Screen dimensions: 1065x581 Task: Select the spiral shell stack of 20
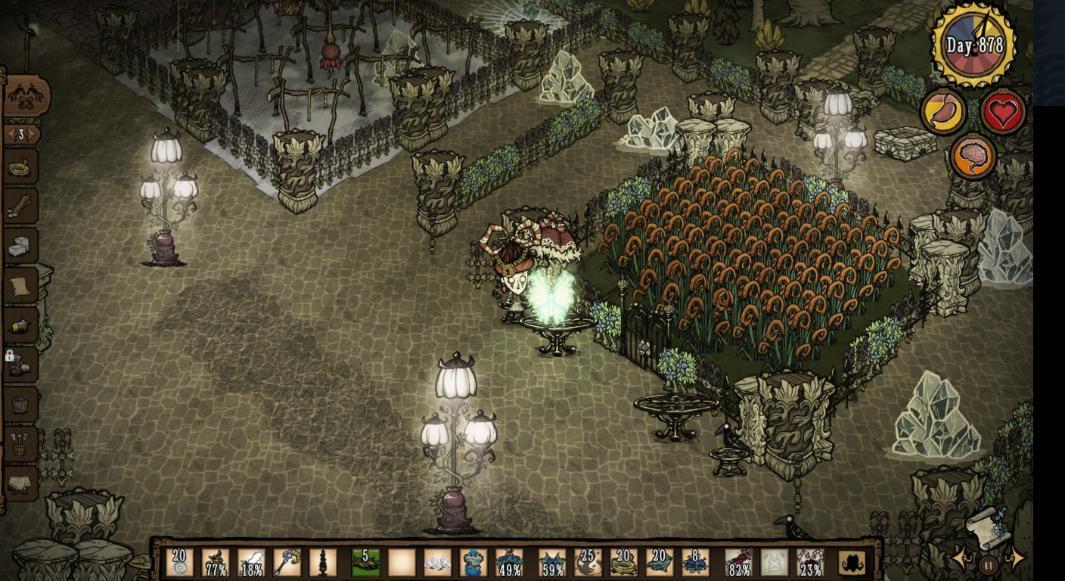coord(180,562)
